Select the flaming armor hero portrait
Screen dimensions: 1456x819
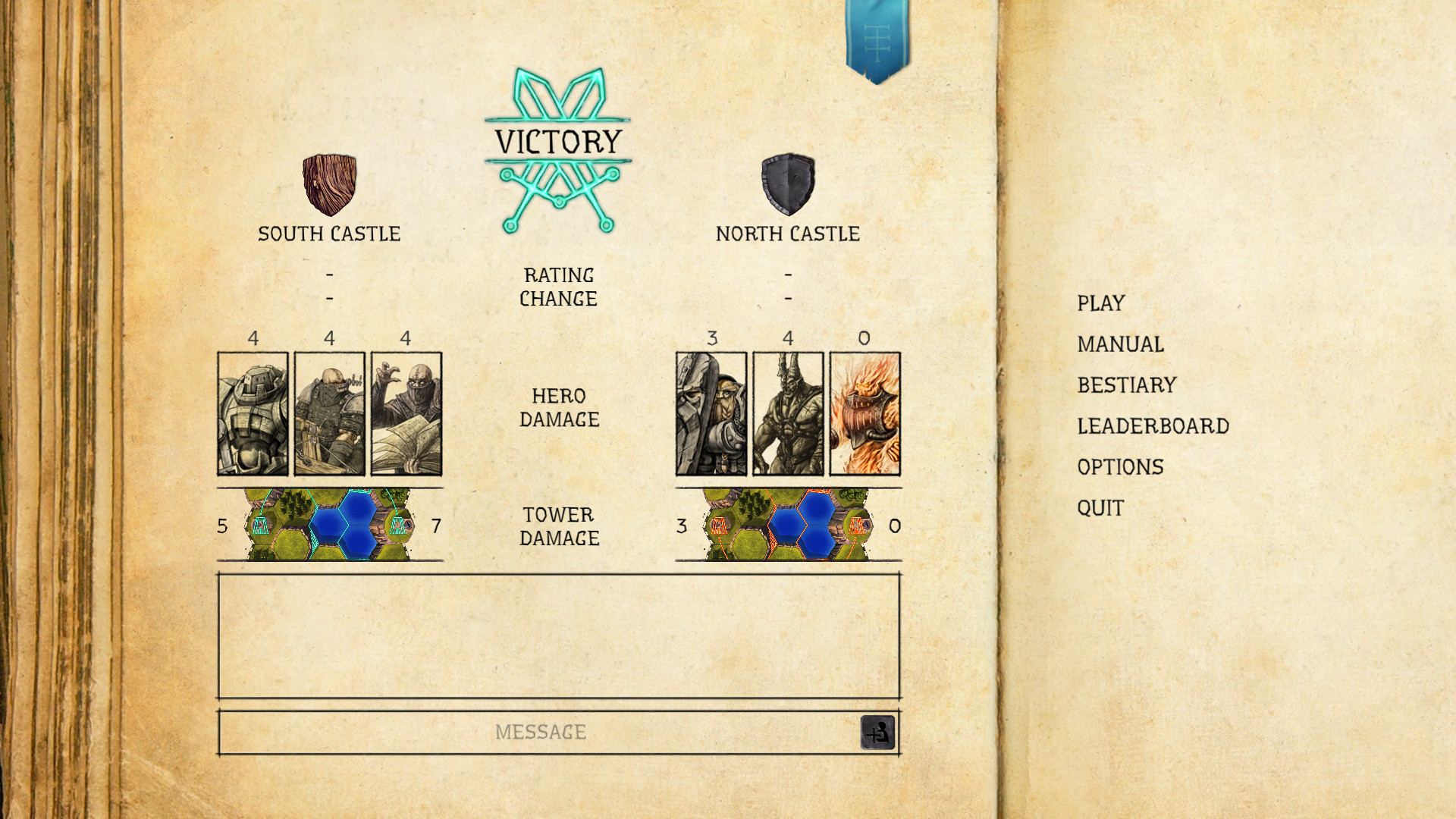pyautogui.click(x=864, y=414)
